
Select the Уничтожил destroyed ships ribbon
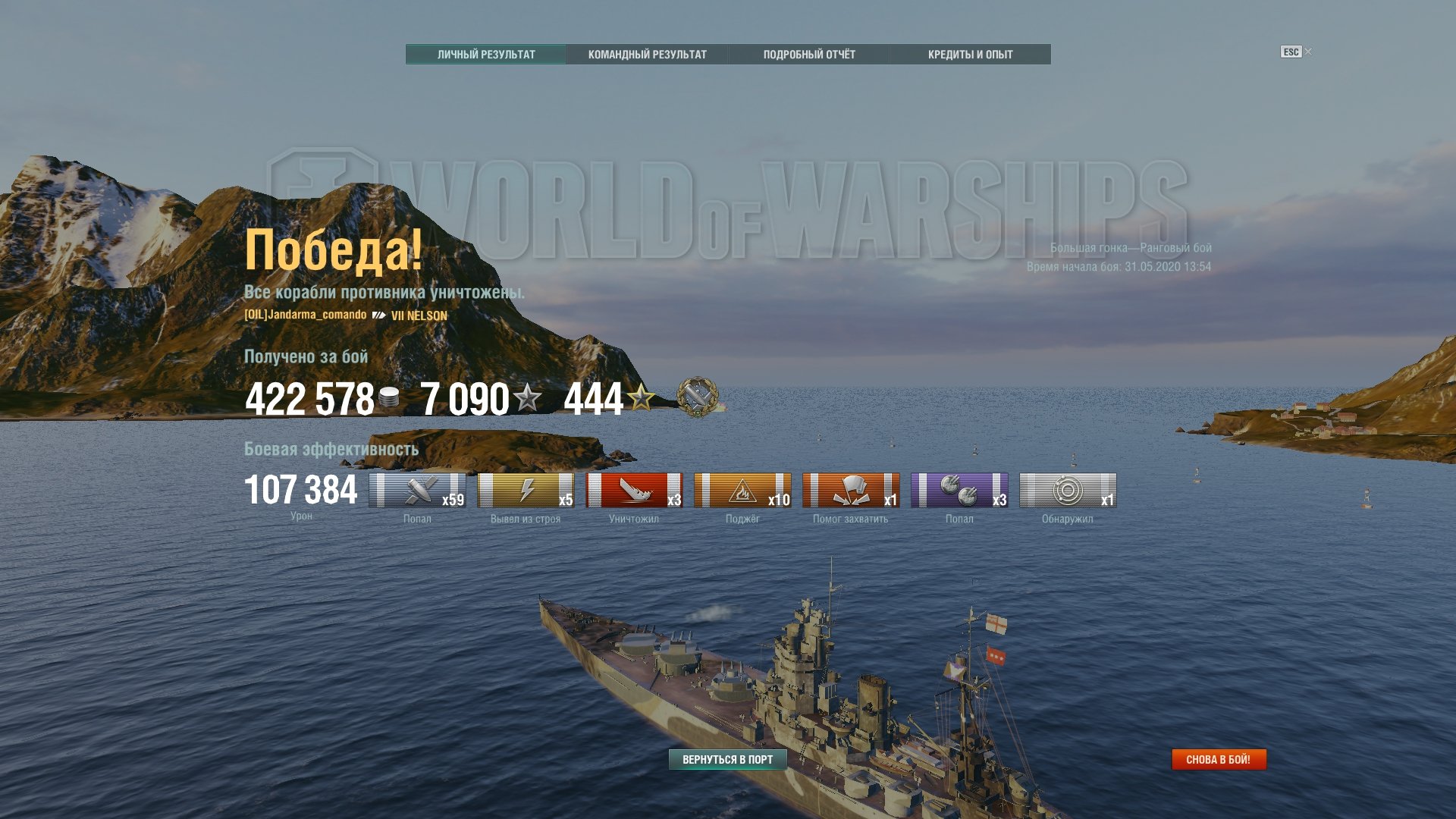(634, 490)
